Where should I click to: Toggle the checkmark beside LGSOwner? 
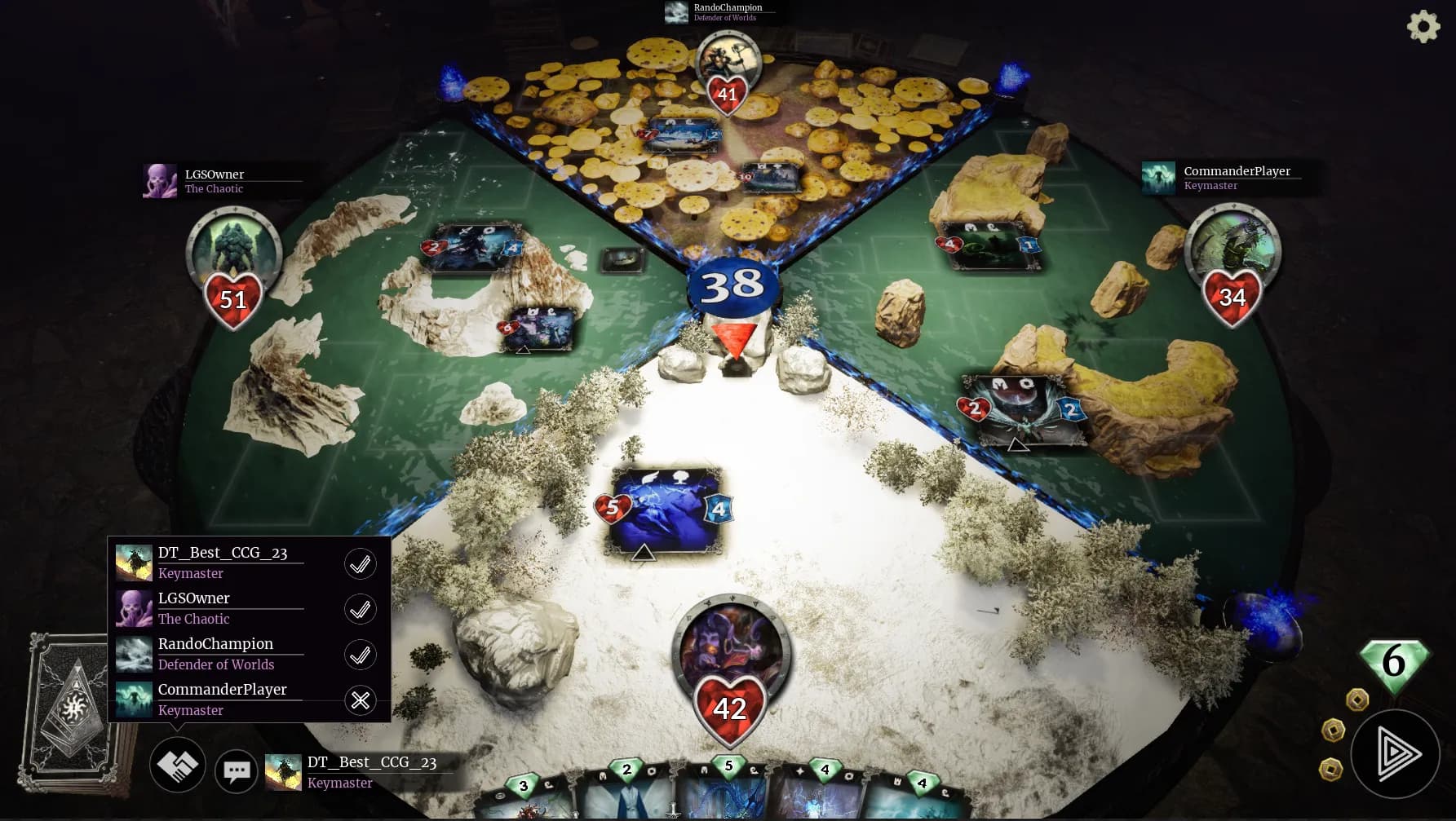click(x=360, y=609)
